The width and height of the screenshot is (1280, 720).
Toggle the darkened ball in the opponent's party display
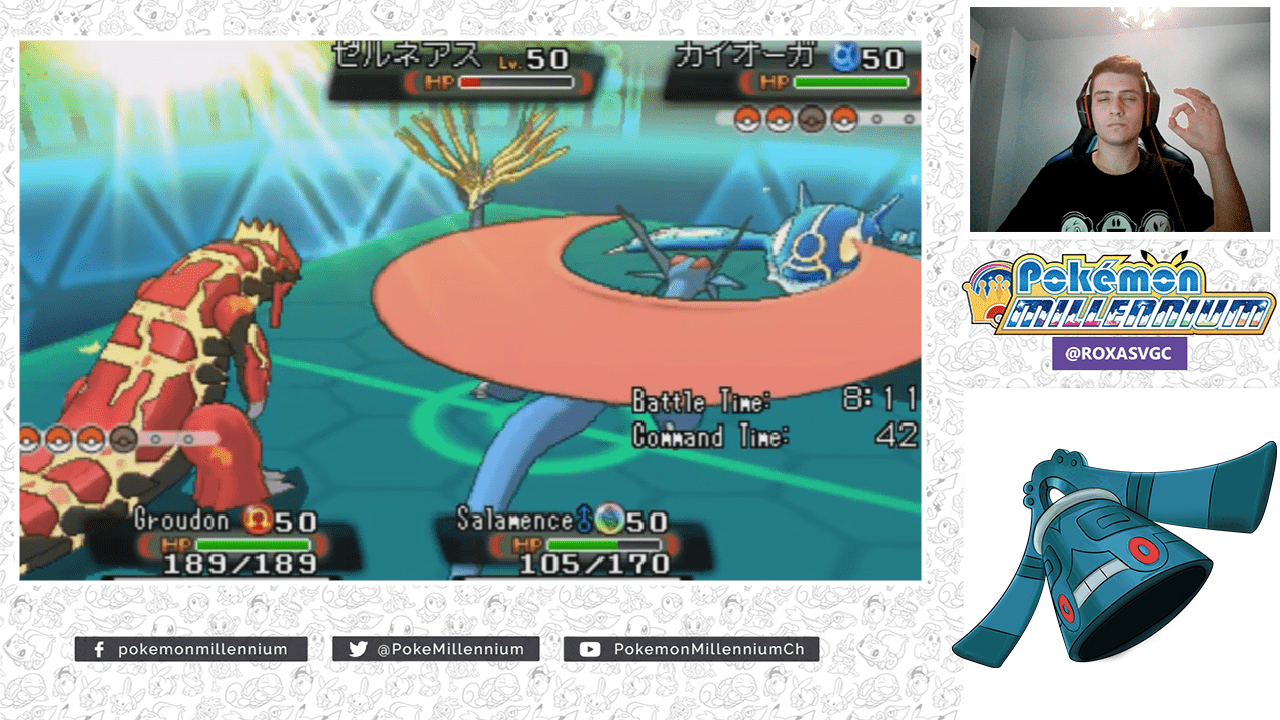[811, 121]
